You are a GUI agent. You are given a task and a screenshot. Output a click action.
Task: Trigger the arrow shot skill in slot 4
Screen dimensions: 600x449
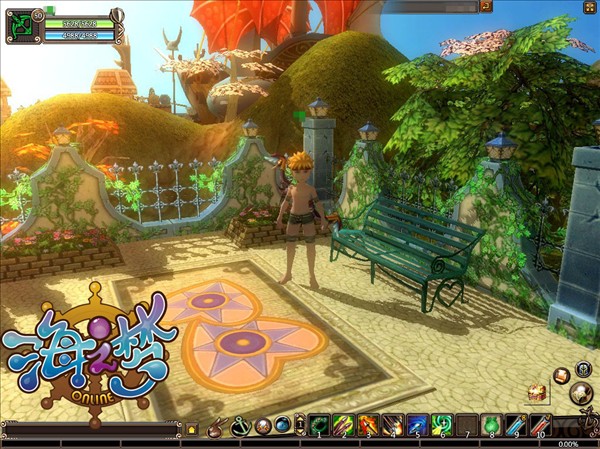pos(393,425)
